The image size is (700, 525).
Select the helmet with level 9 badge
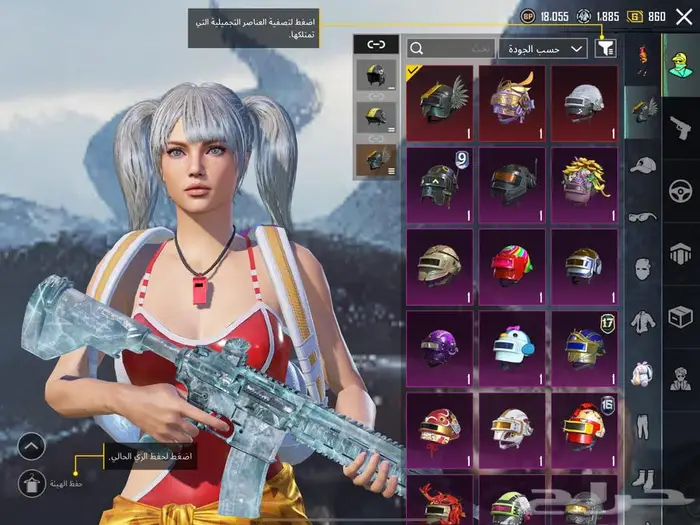tap(439, 184)
